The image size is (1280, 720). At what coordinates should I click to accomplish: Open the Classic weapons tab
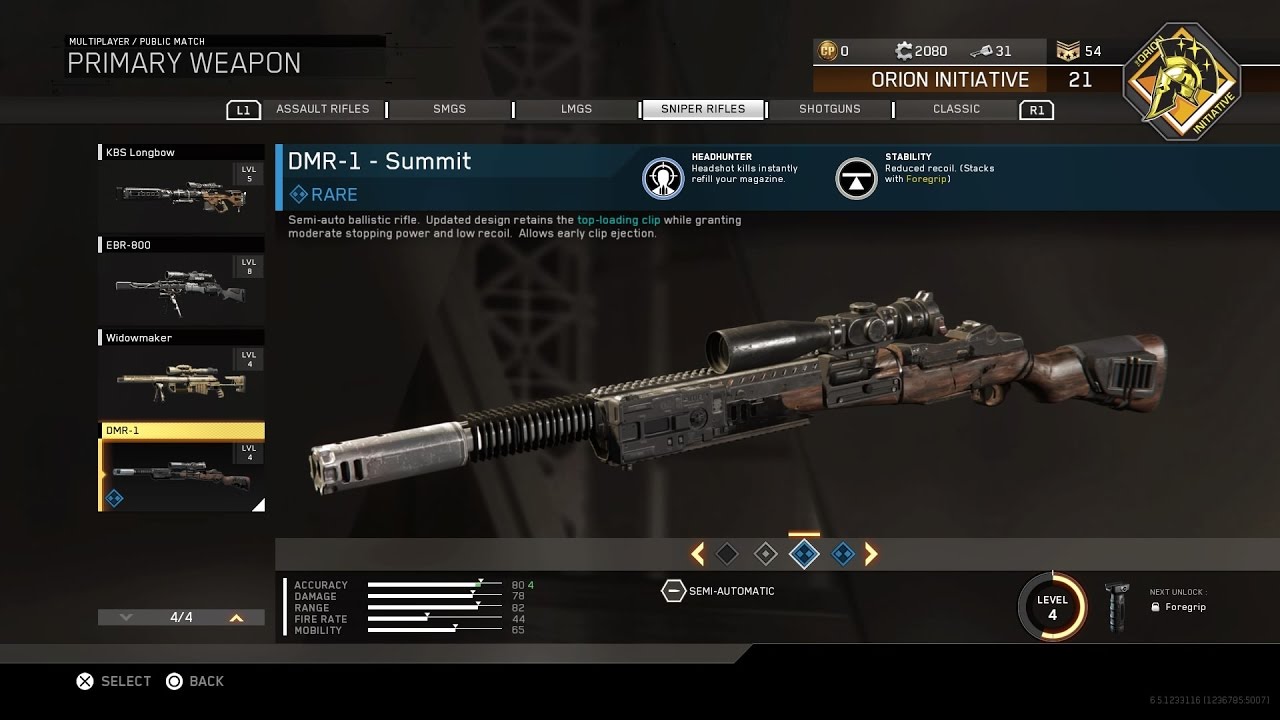(x=956, y=109)
